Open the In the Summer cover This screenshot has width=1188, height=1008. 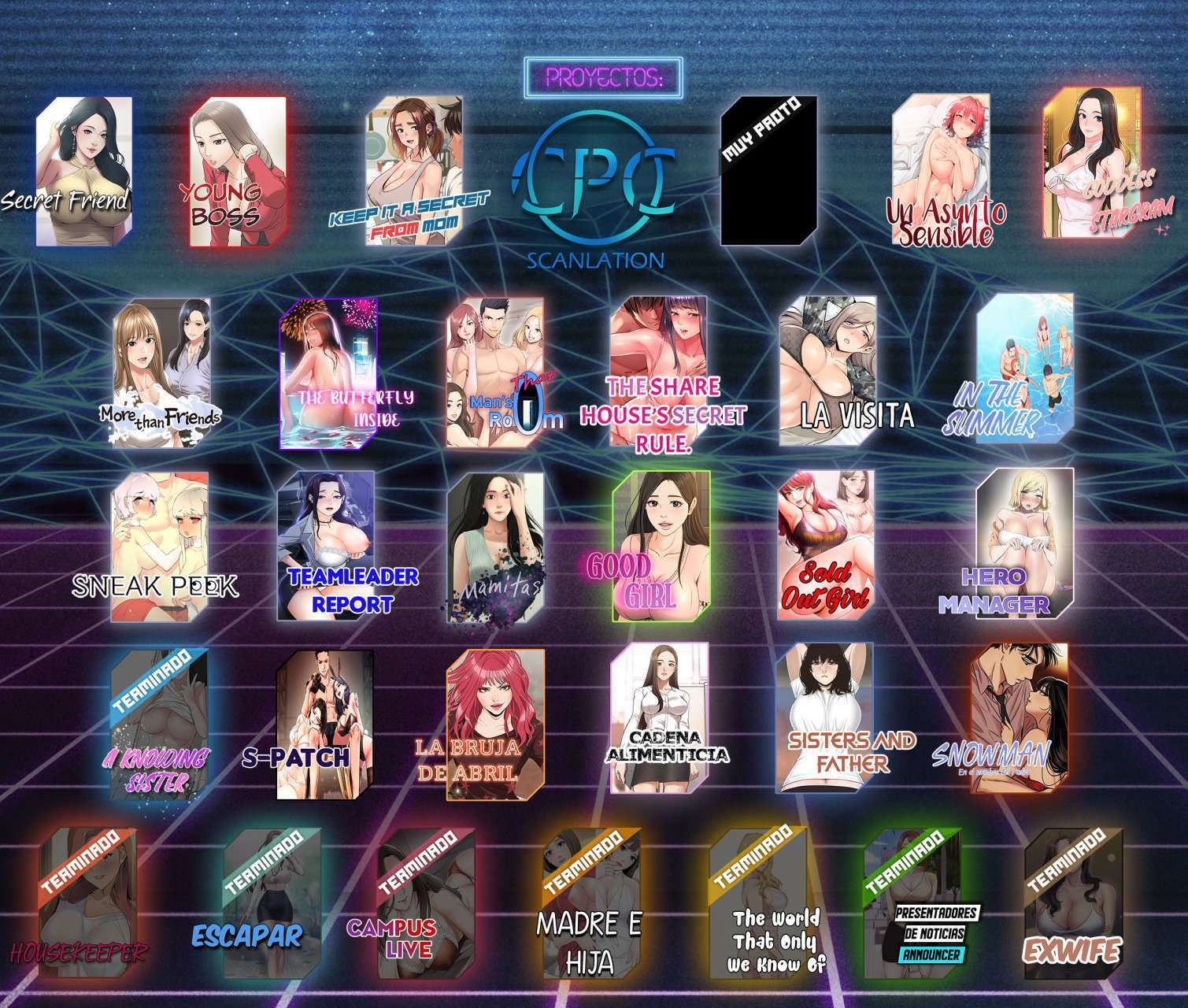click(x=1024, y=370)
